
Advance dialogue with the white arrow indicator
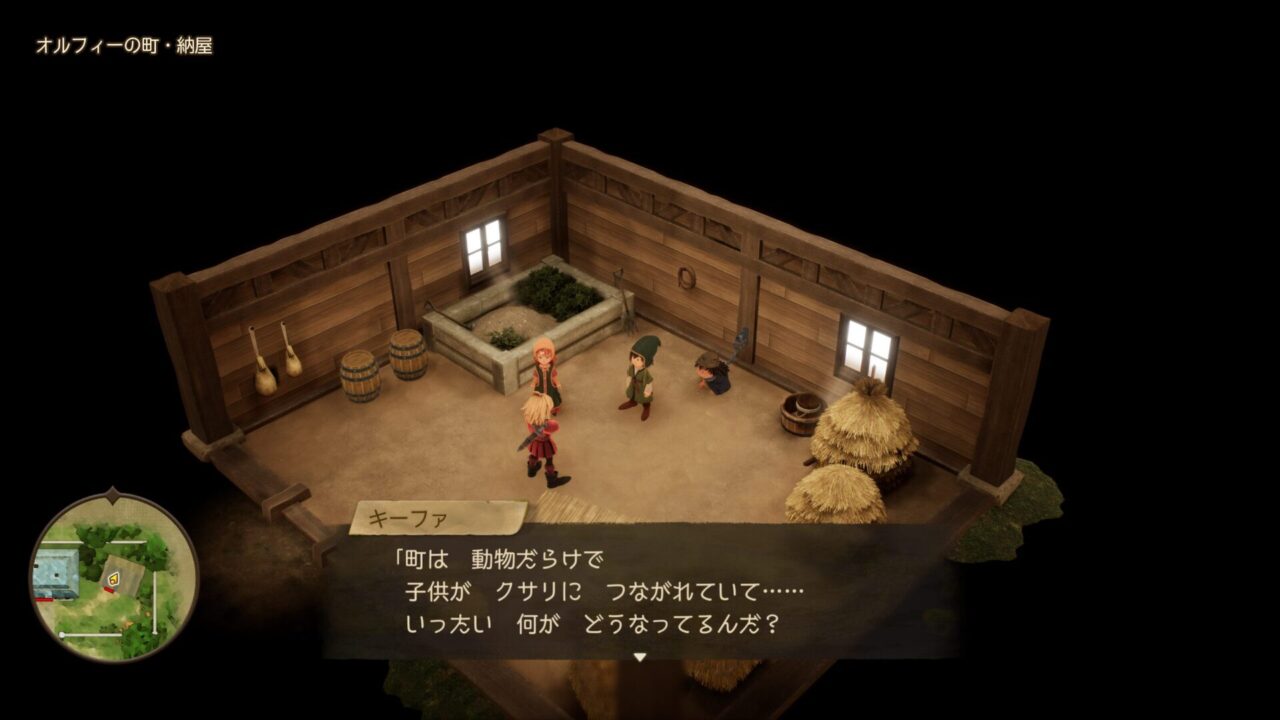pos(640,657)
